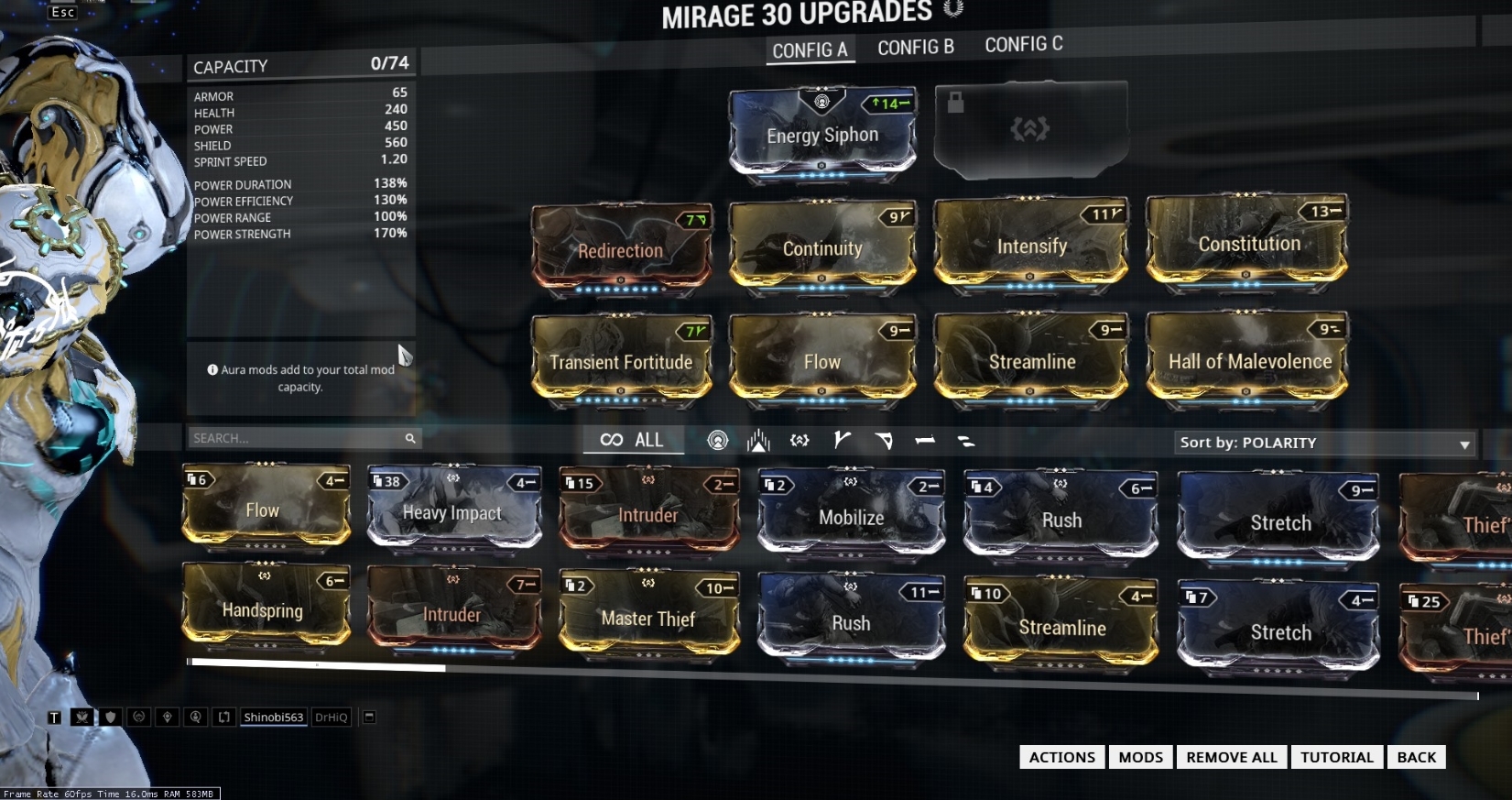Select the Mobilize mod in the list
1512x800 pixels.
(x=851, y=517)
